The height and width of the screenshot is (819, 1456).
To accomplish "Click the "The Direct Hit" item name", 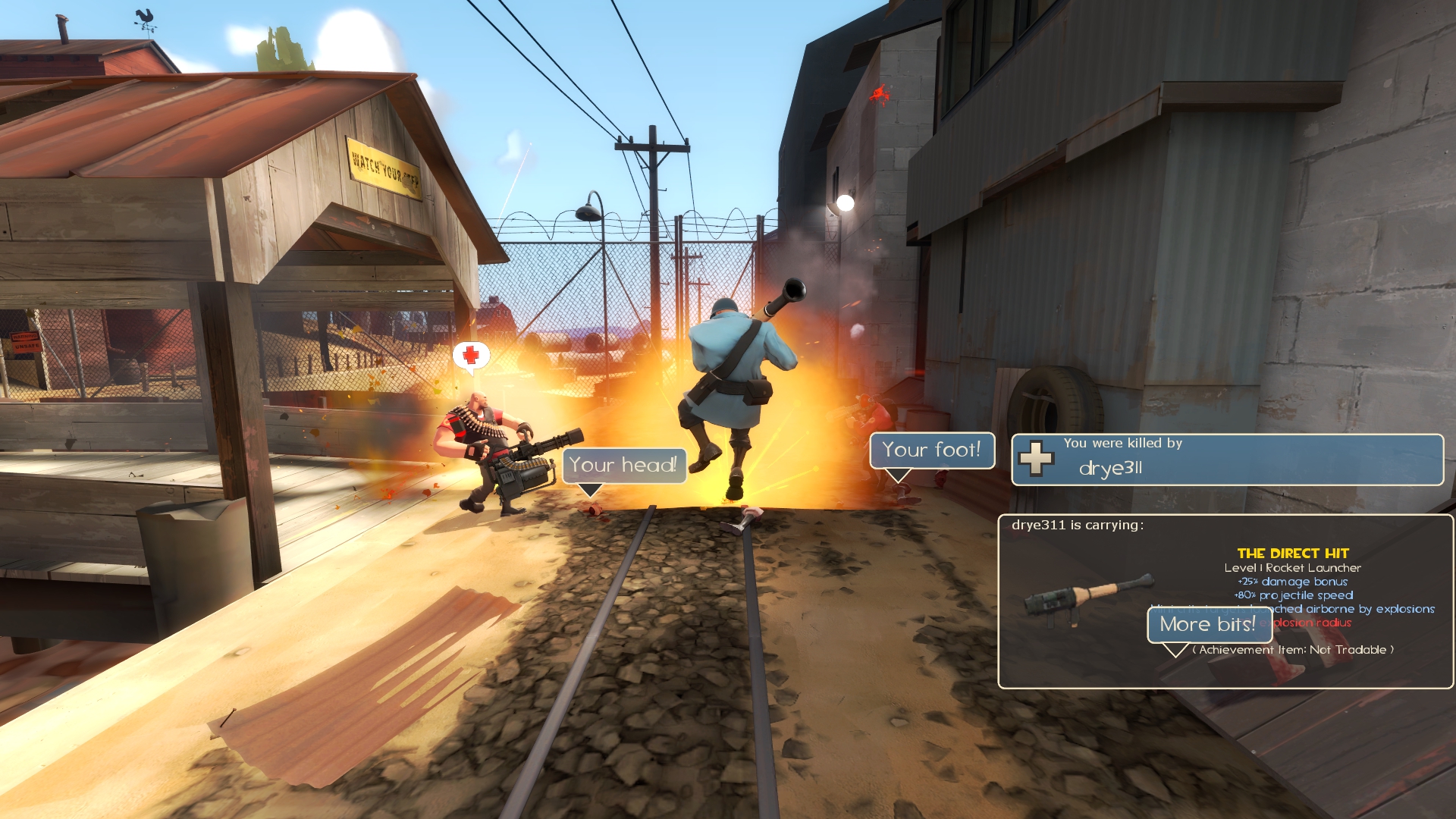I will click(x=1293, y=554).
